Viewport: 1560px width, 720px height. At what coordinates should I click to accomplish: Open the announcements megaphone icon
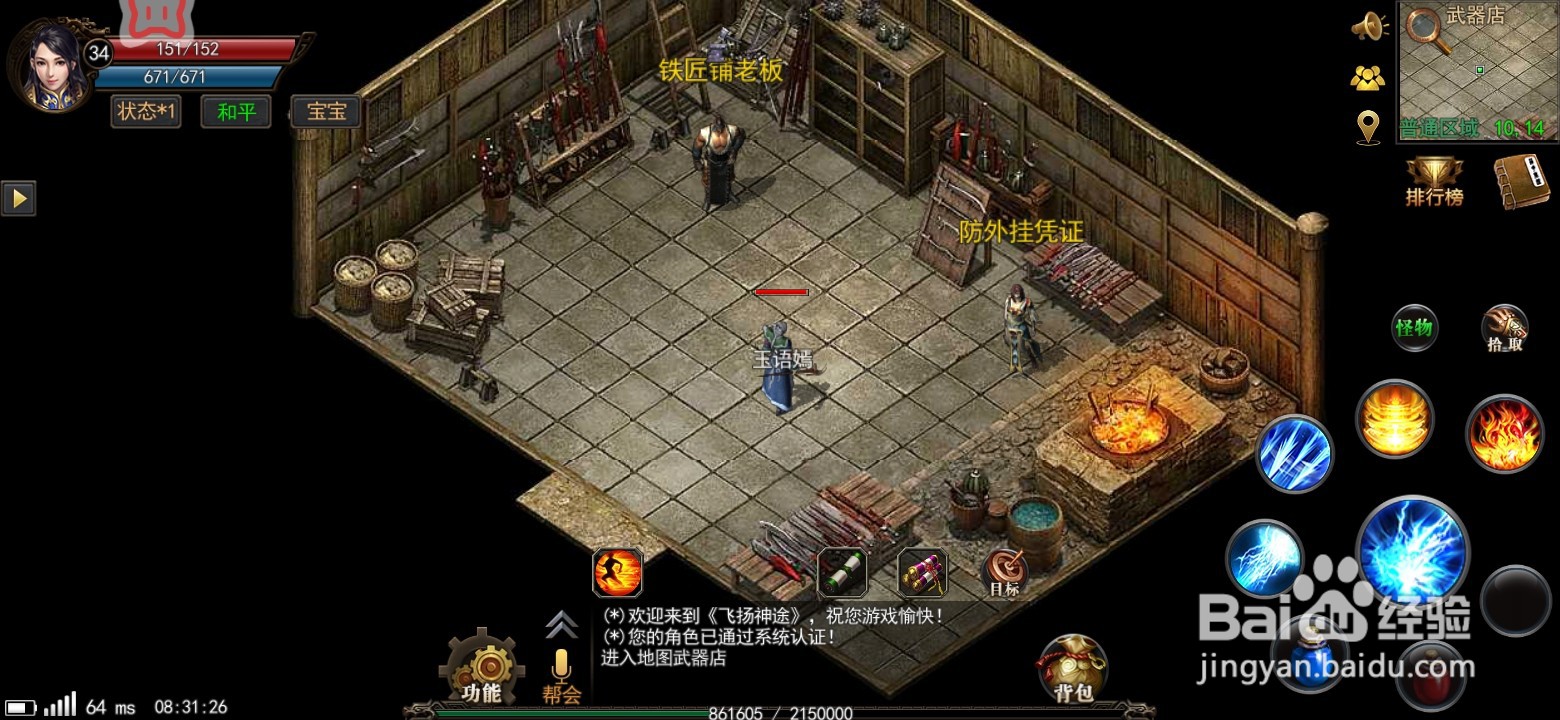point(1369,27)
